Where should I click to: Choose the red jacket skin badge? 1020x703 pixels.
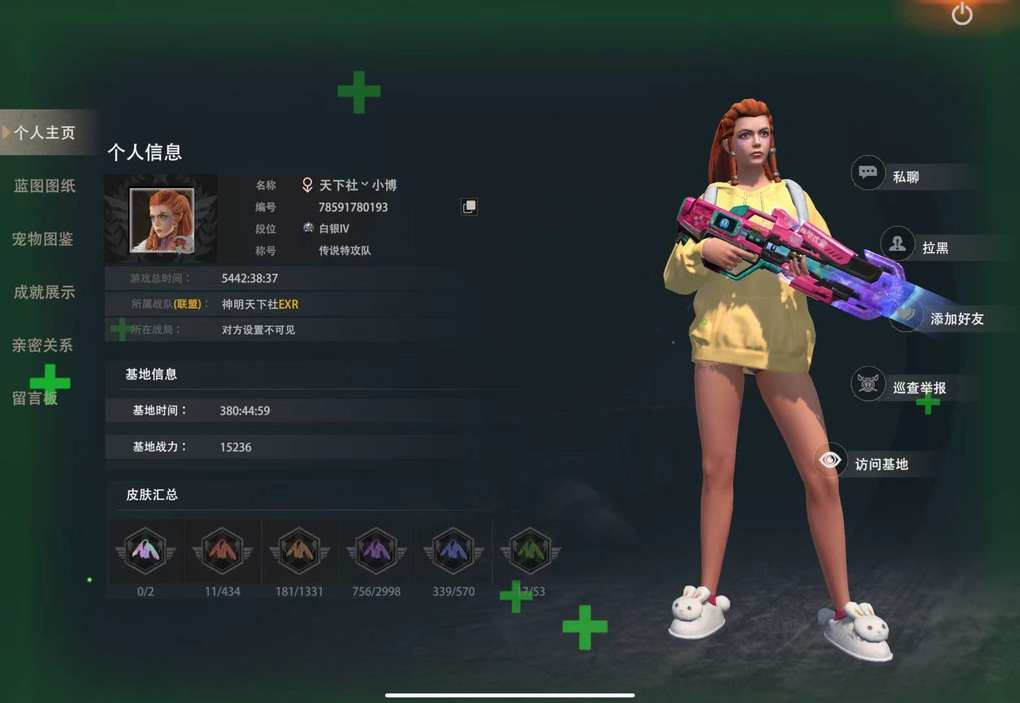[x=222, y=550]
